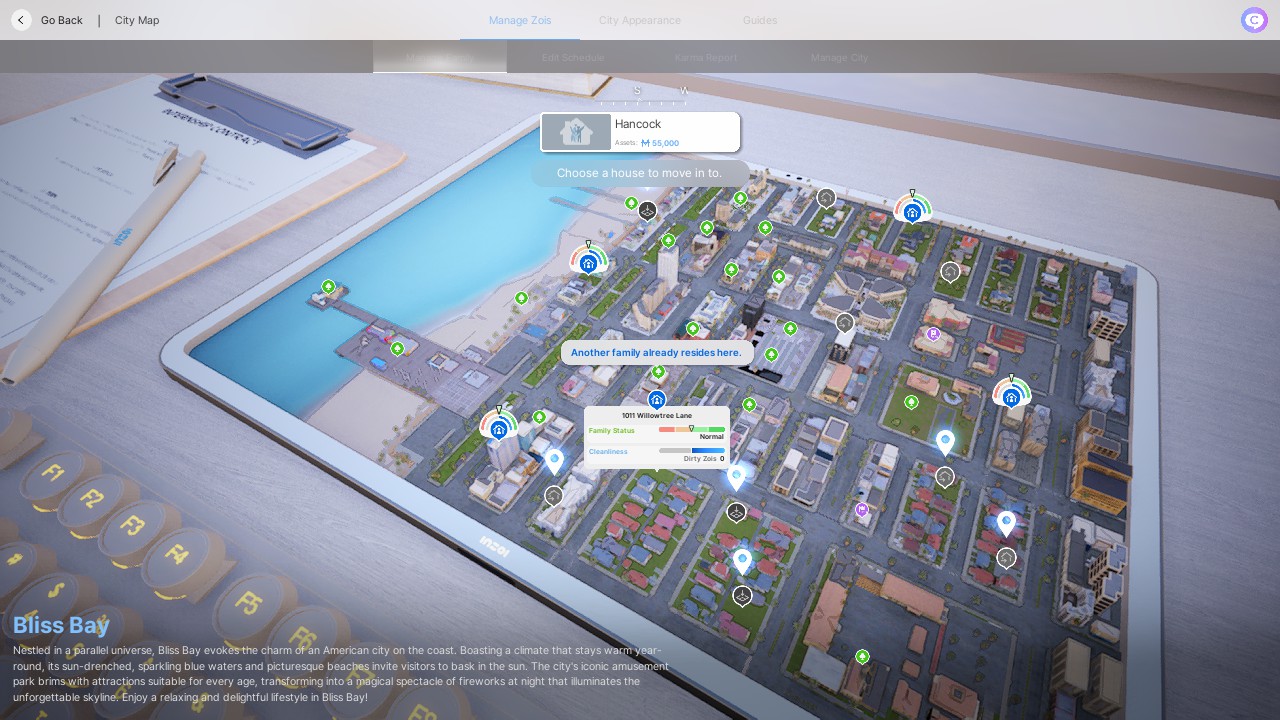
Task: Select the blue house pin at 1011 Willowtree Lane
Action: tap(656, 399)
